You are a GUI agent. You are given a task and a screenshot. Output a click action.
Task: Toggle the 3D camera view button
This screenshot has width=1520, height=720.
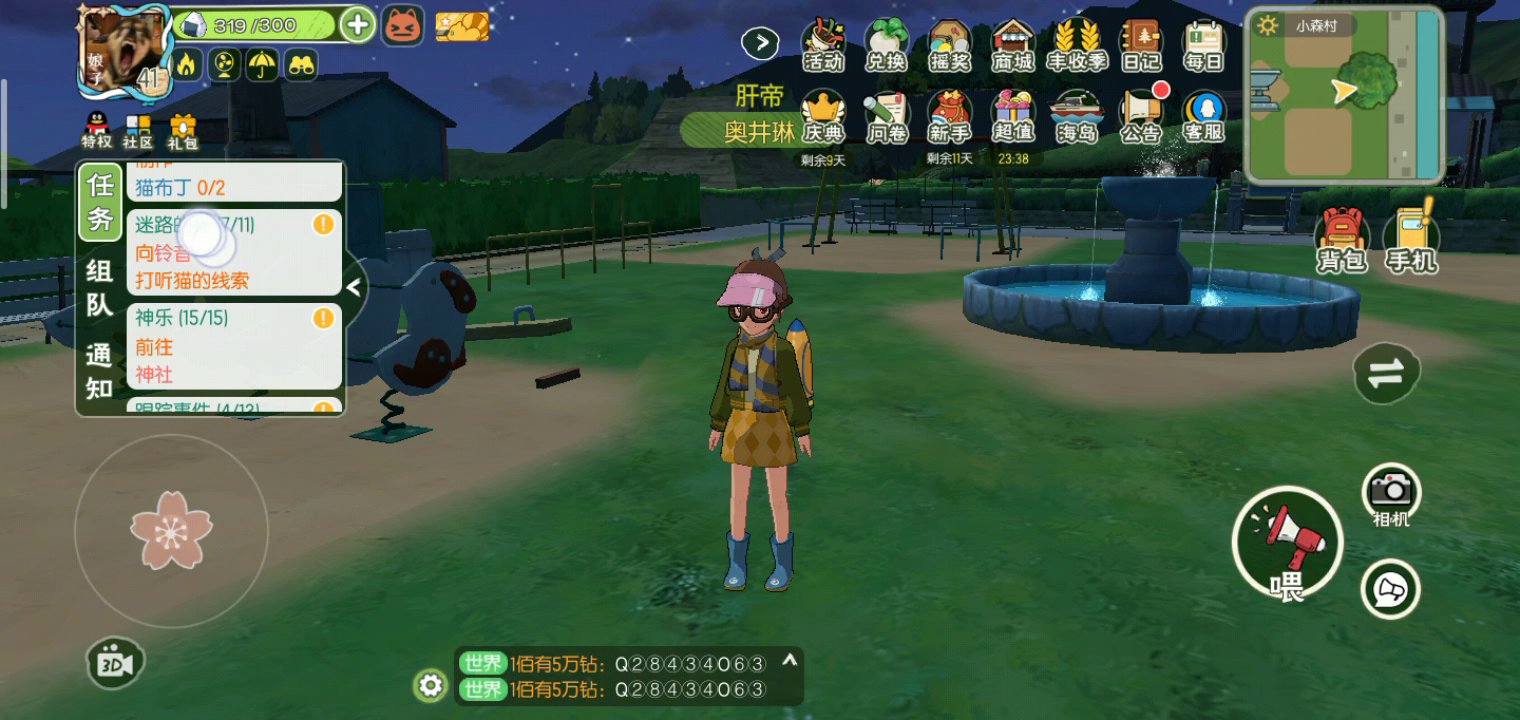coord(115,665)
